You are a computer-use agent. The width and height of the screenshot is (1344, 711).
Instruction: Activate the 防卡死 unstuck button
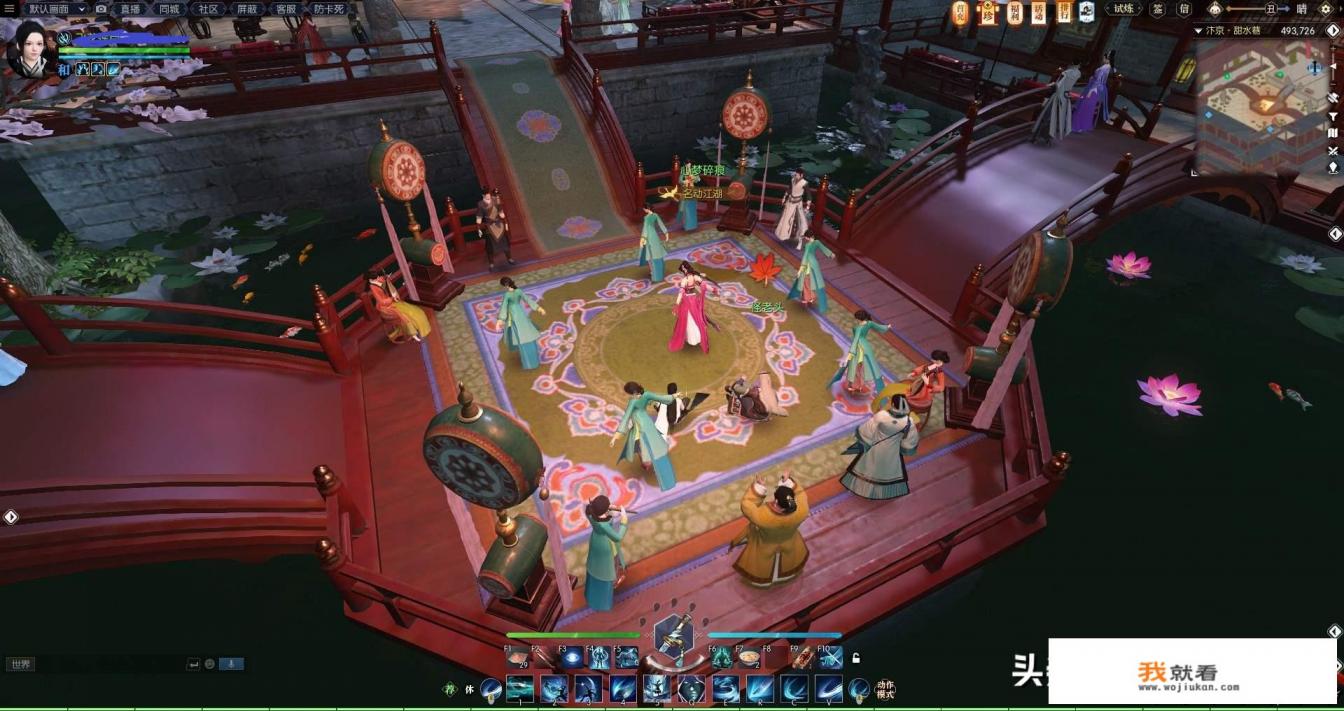pos(329,8)
